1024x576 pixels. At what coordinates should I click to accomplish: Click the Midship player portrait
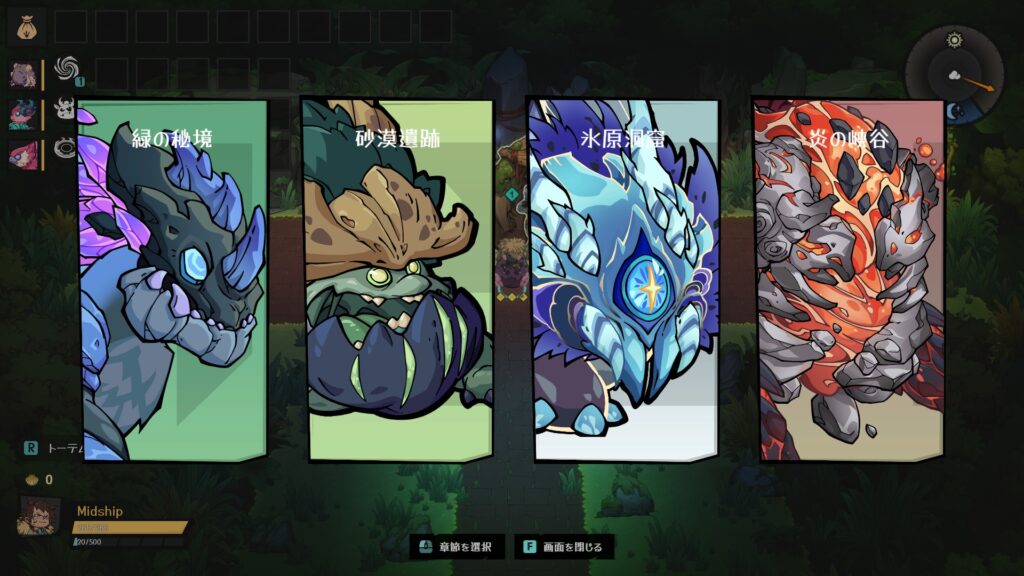(40, 515)
